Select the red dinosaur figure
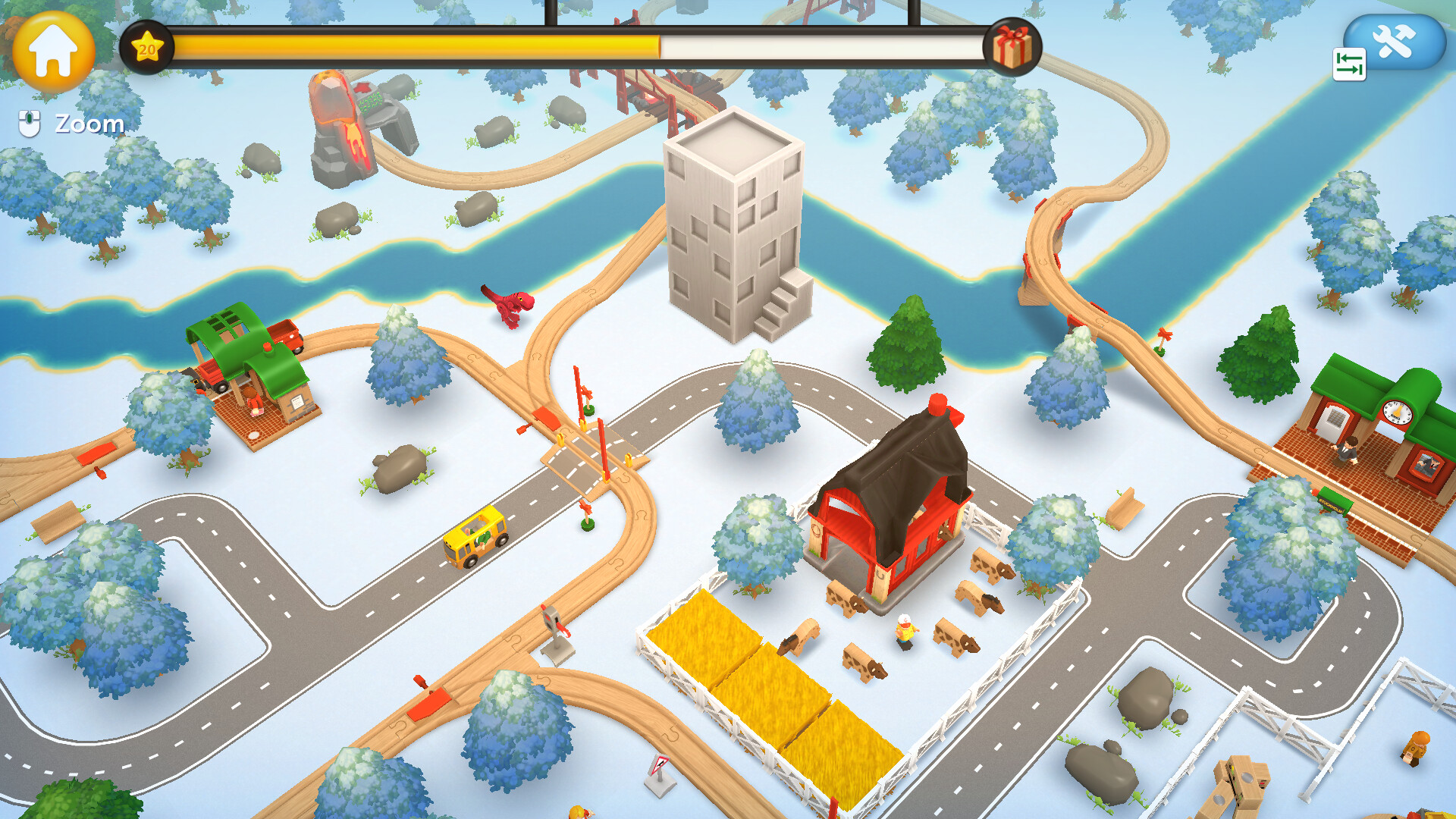 510,308
